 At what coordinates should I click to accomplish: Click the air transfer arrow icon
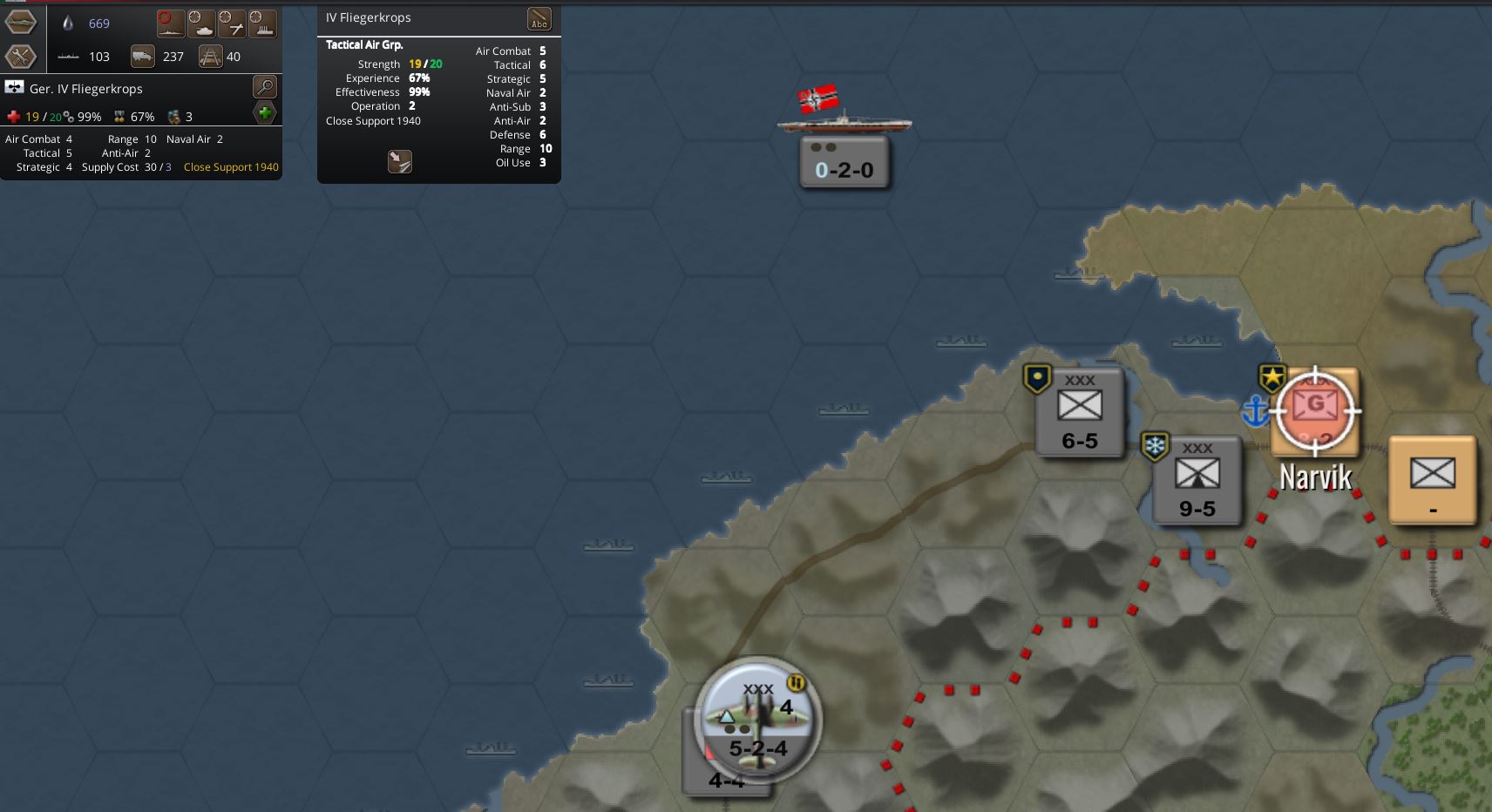pyautogui.click(x=400, y=161)
